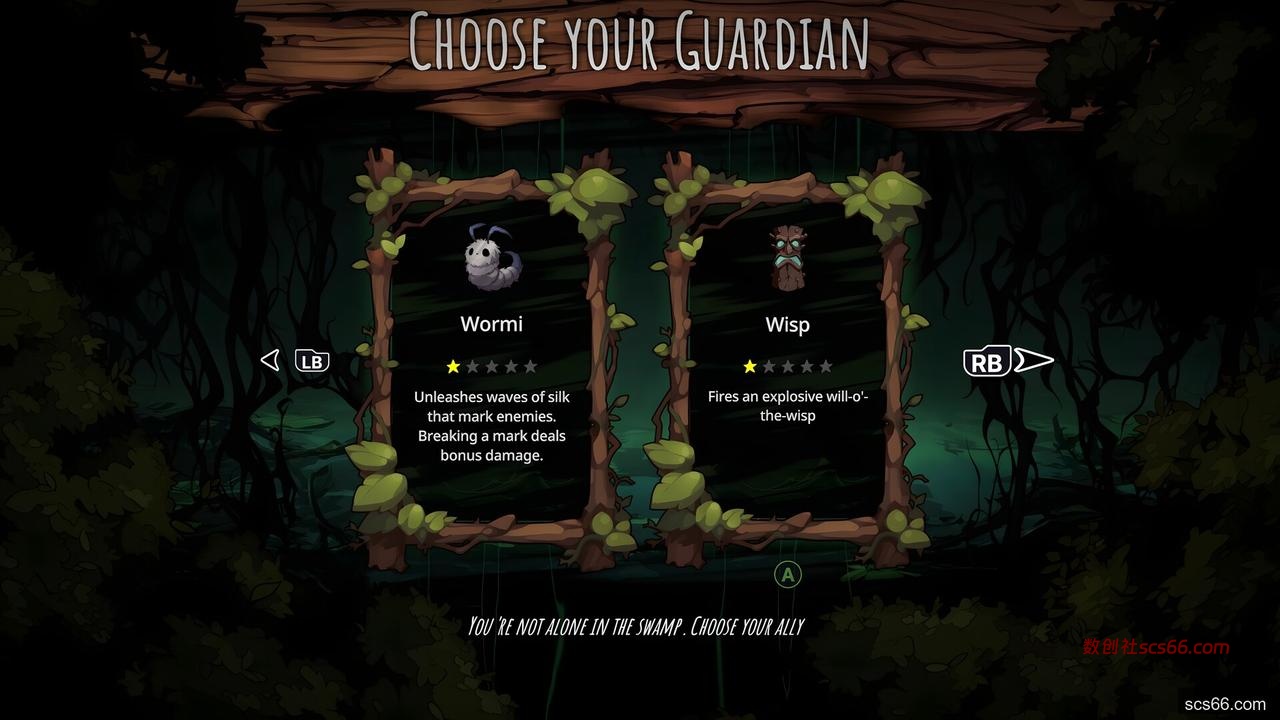Image resolution: width=1280 pixels, height=720 pixels.
Task: Click the left arrow for previous guardians
Action: click(270, 360)
